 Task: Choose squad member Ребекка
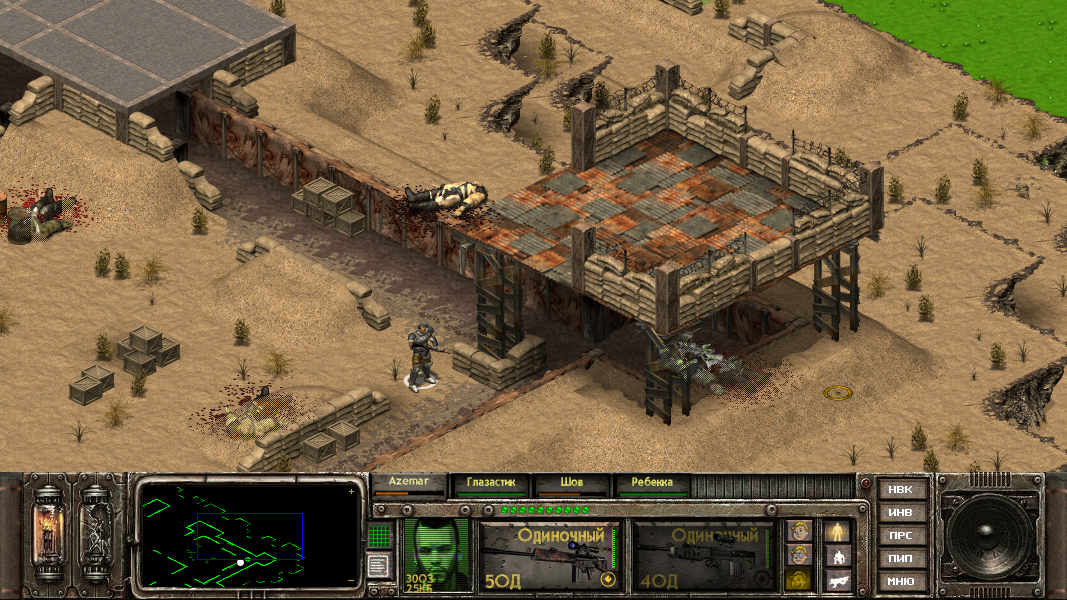(x=652, y=483)
